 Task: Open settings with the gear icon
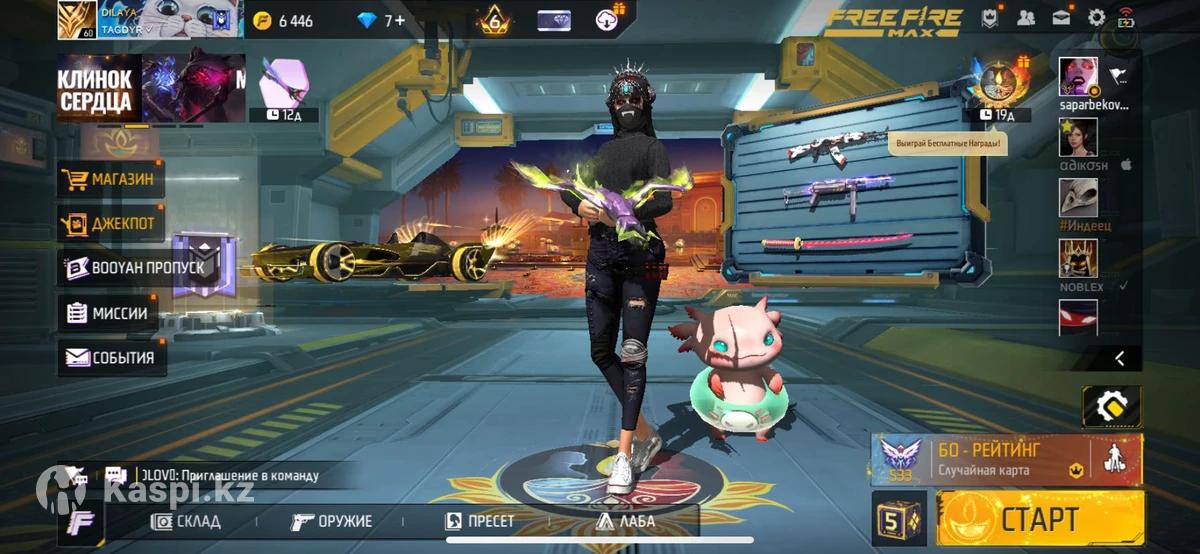tap(1096, 17)
